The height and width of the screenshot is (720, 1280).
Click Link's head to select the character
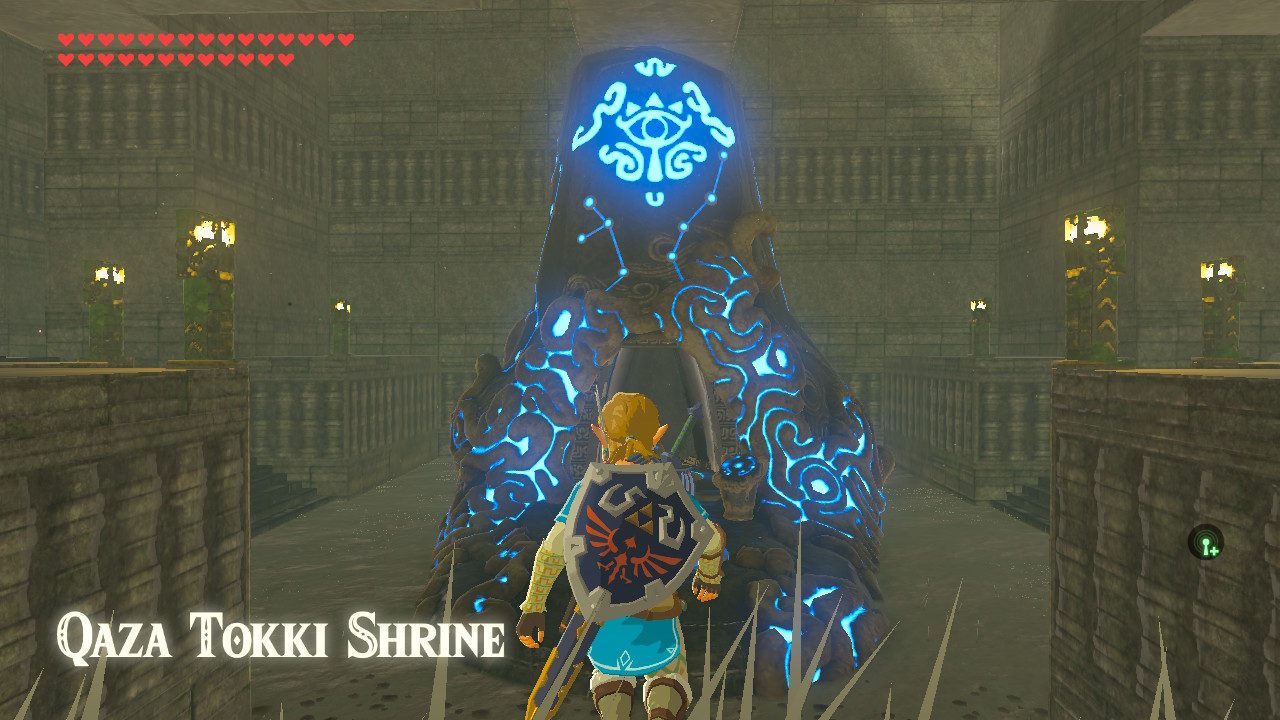(630, 418)
